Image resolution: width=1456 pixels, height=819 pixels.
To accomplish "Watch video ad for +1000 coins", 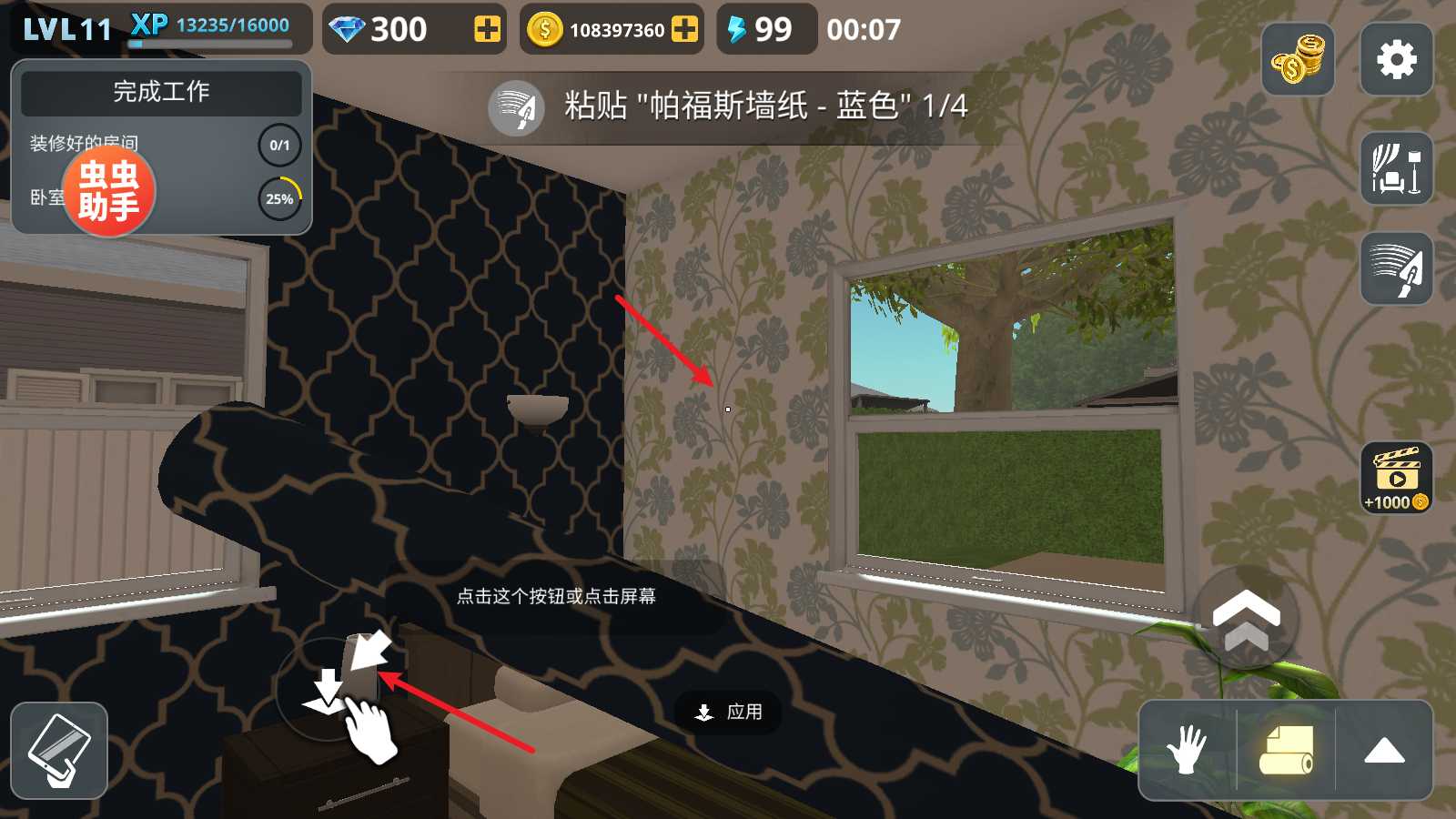I will pyautogui.click(x=1396, y=478).
